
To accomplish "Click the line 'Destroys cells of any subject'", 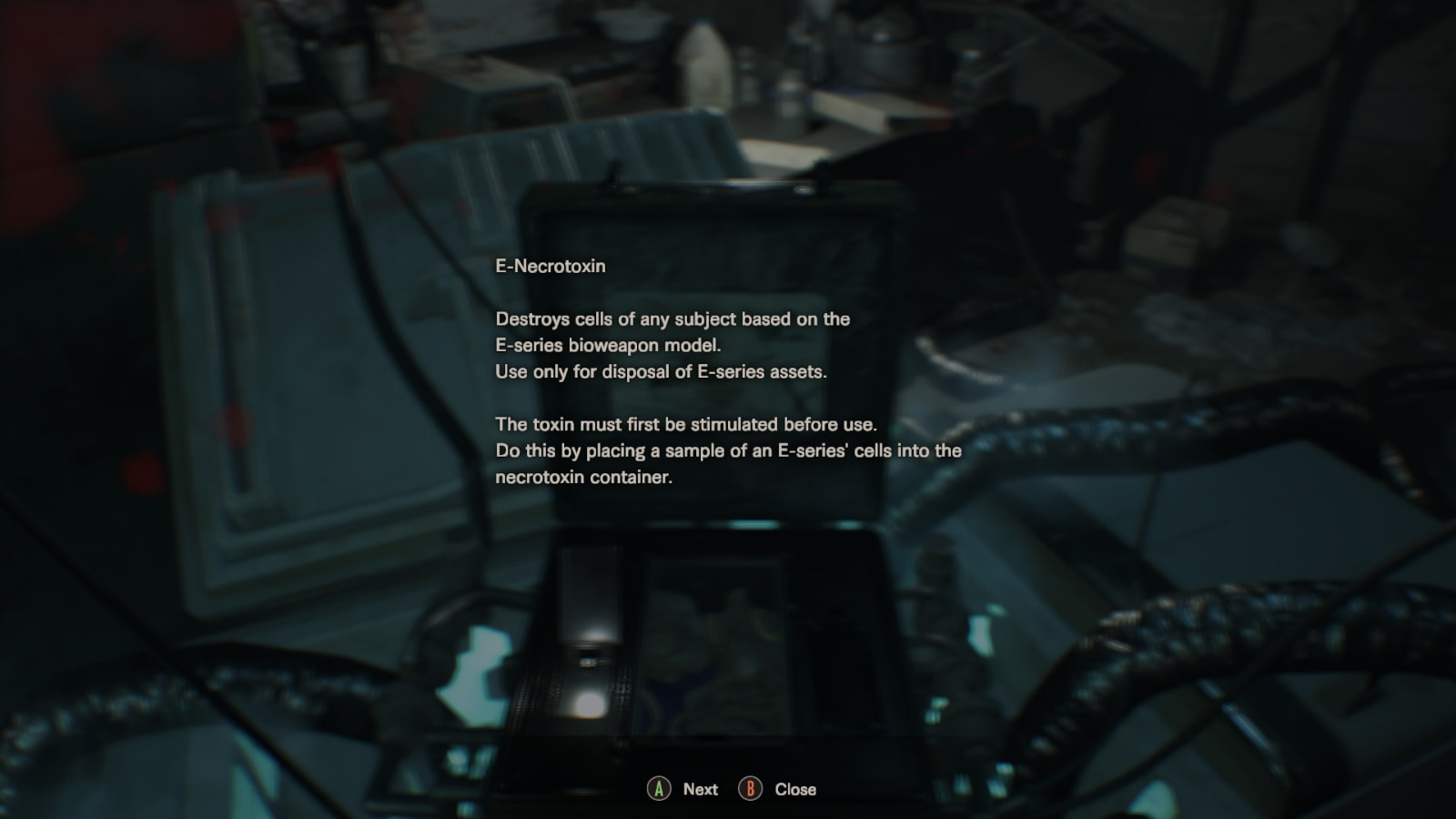I will 637,319.
